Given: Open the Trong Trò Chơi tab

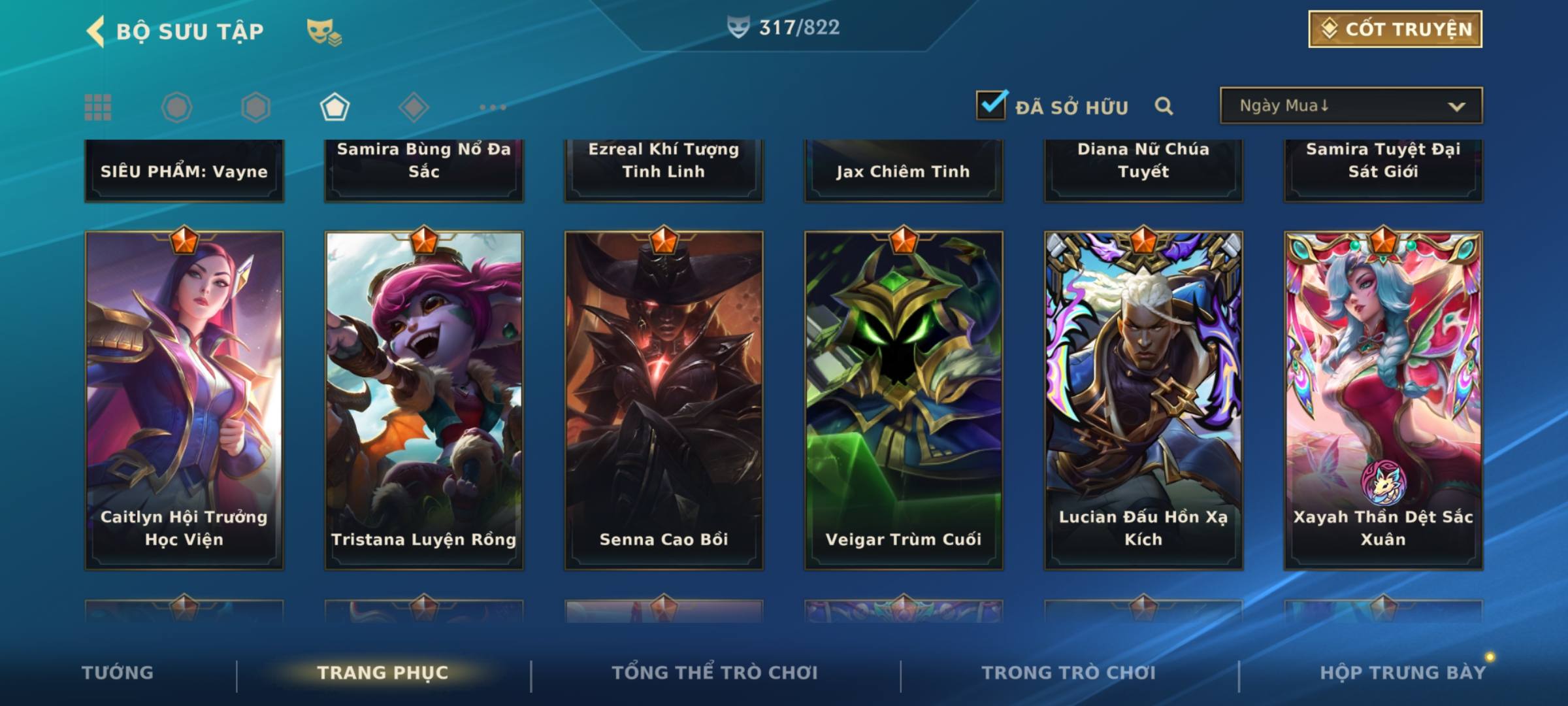Looking at the screenshot, I should tap(1069, 673).
